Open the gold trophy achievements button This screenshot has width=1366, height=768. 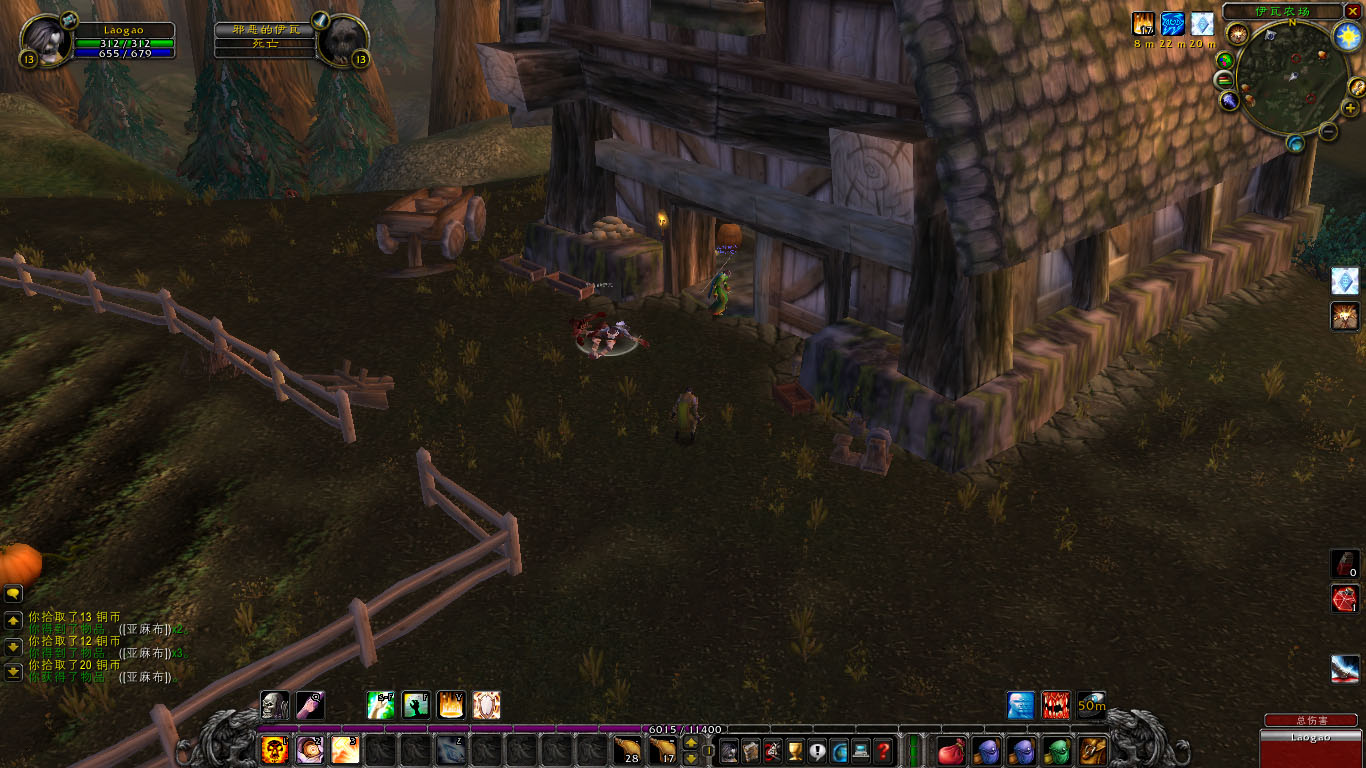point(796,750)
